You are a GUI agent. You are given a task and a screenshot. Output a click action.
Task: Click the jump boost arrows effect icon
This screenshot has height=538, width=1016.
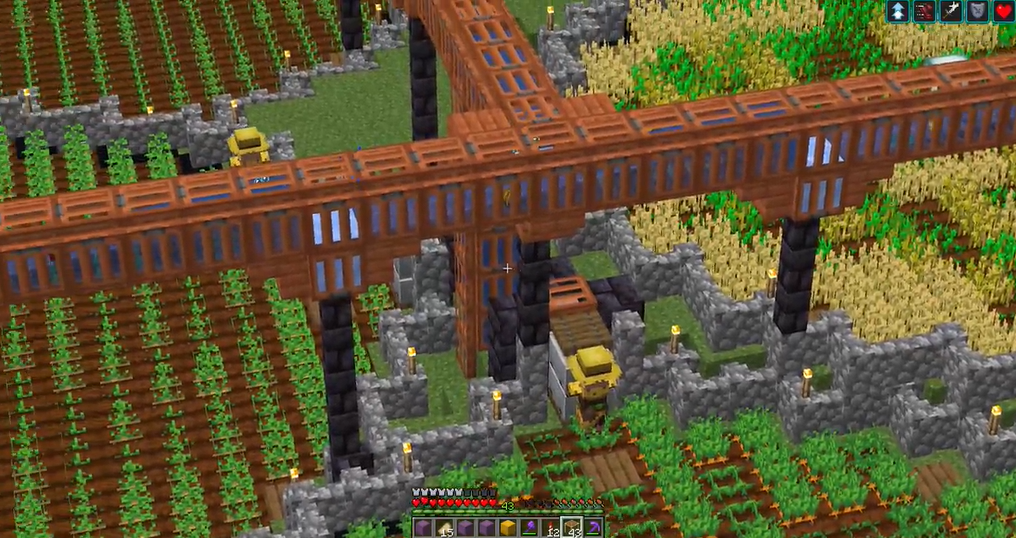click(897, 11)
